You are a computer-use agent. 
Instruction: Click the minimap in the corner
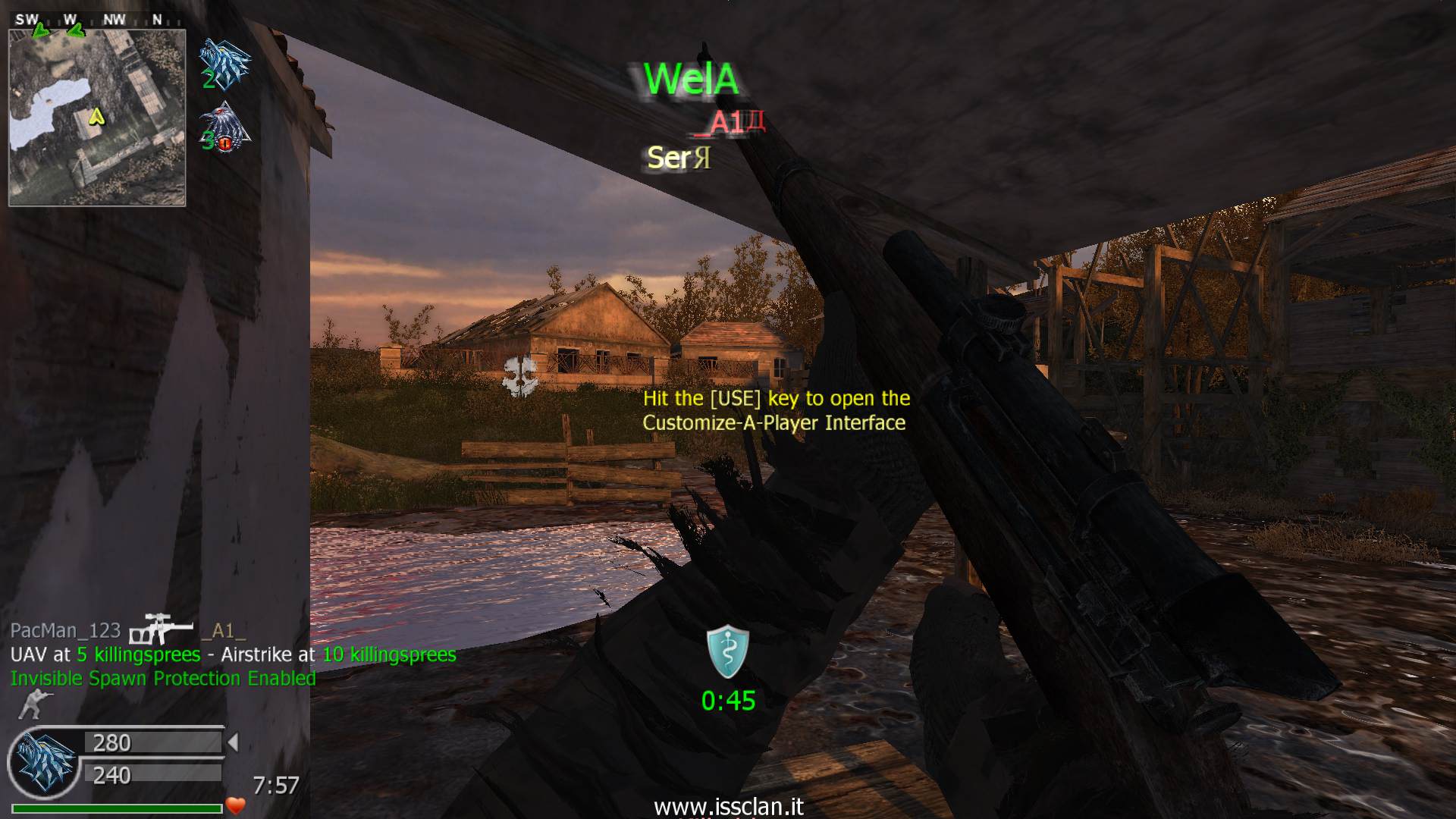[x=97, y=118]
